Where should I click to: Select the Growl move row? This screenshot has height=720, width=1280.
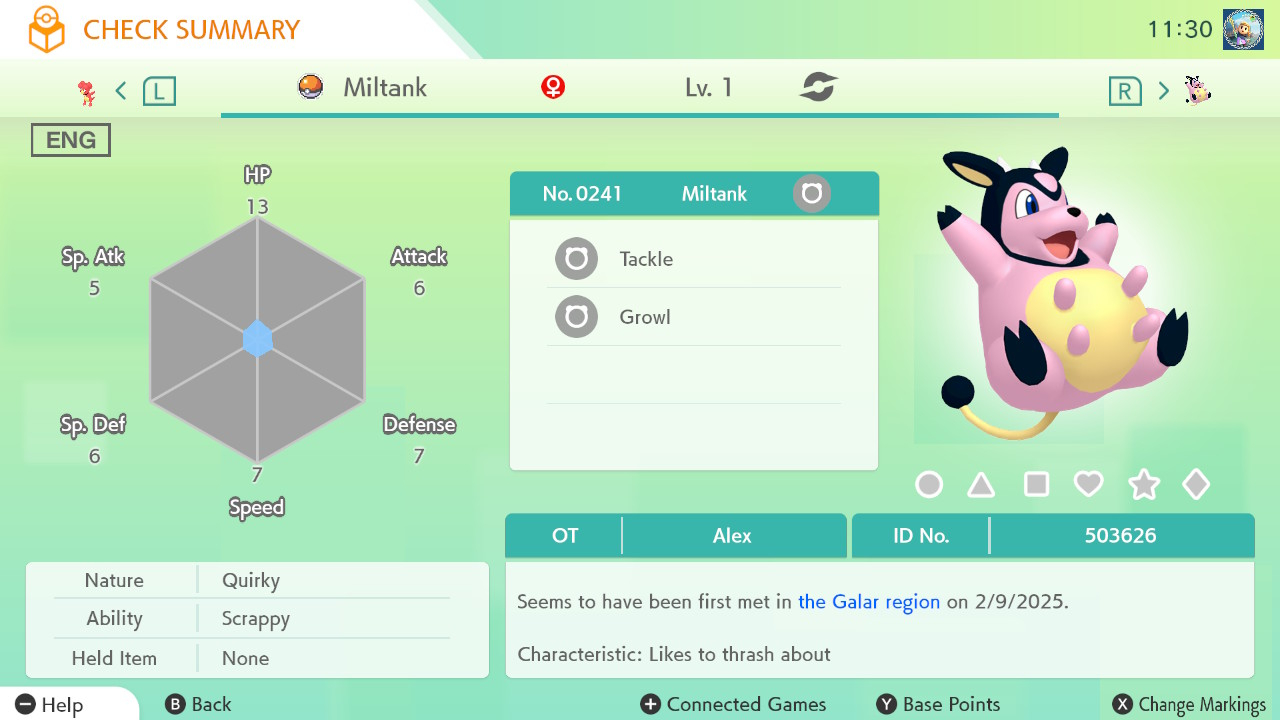[x=693, y=317]
